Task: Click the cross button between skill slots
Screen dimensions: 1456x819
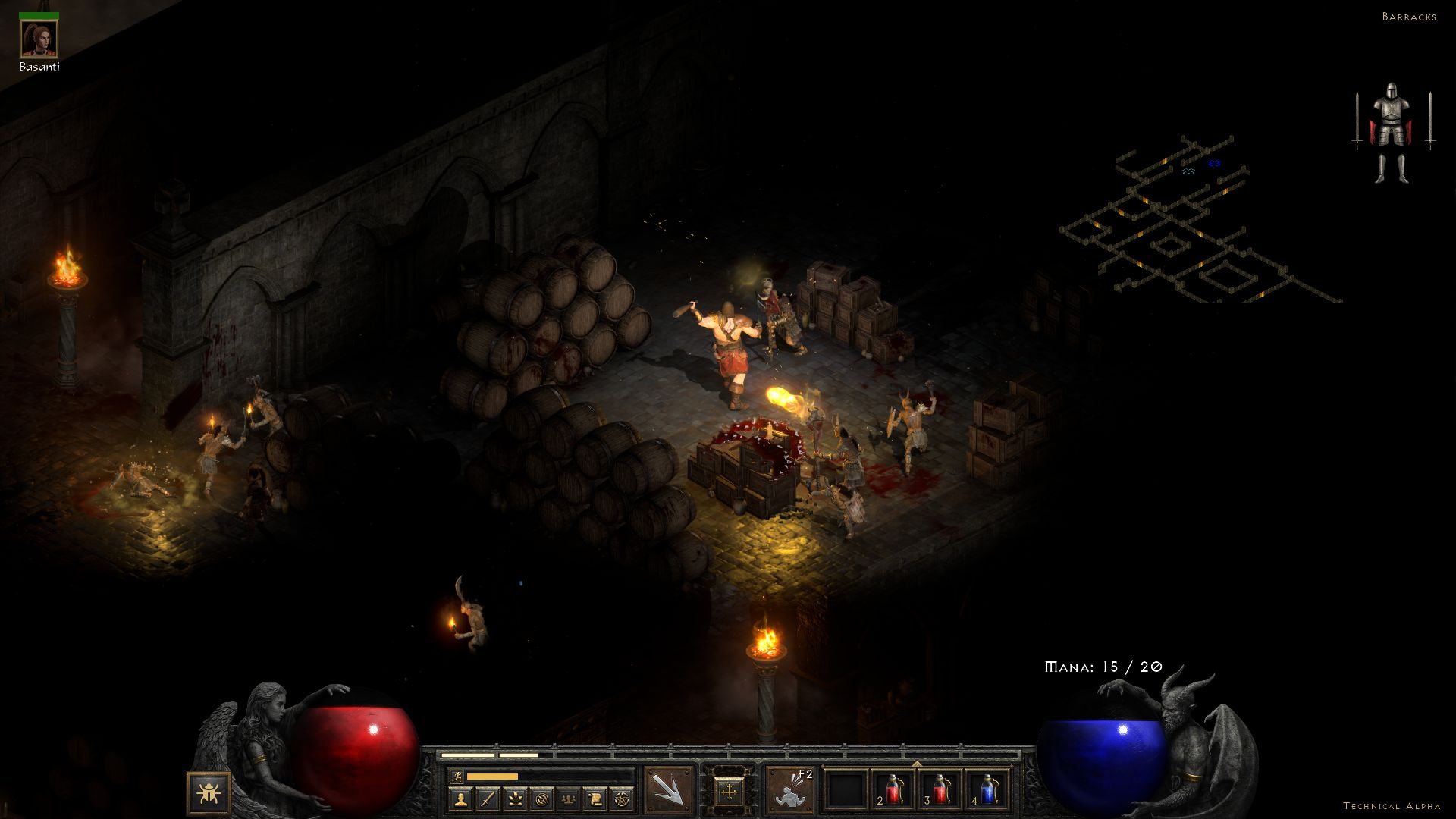Action: click(729, 792)
